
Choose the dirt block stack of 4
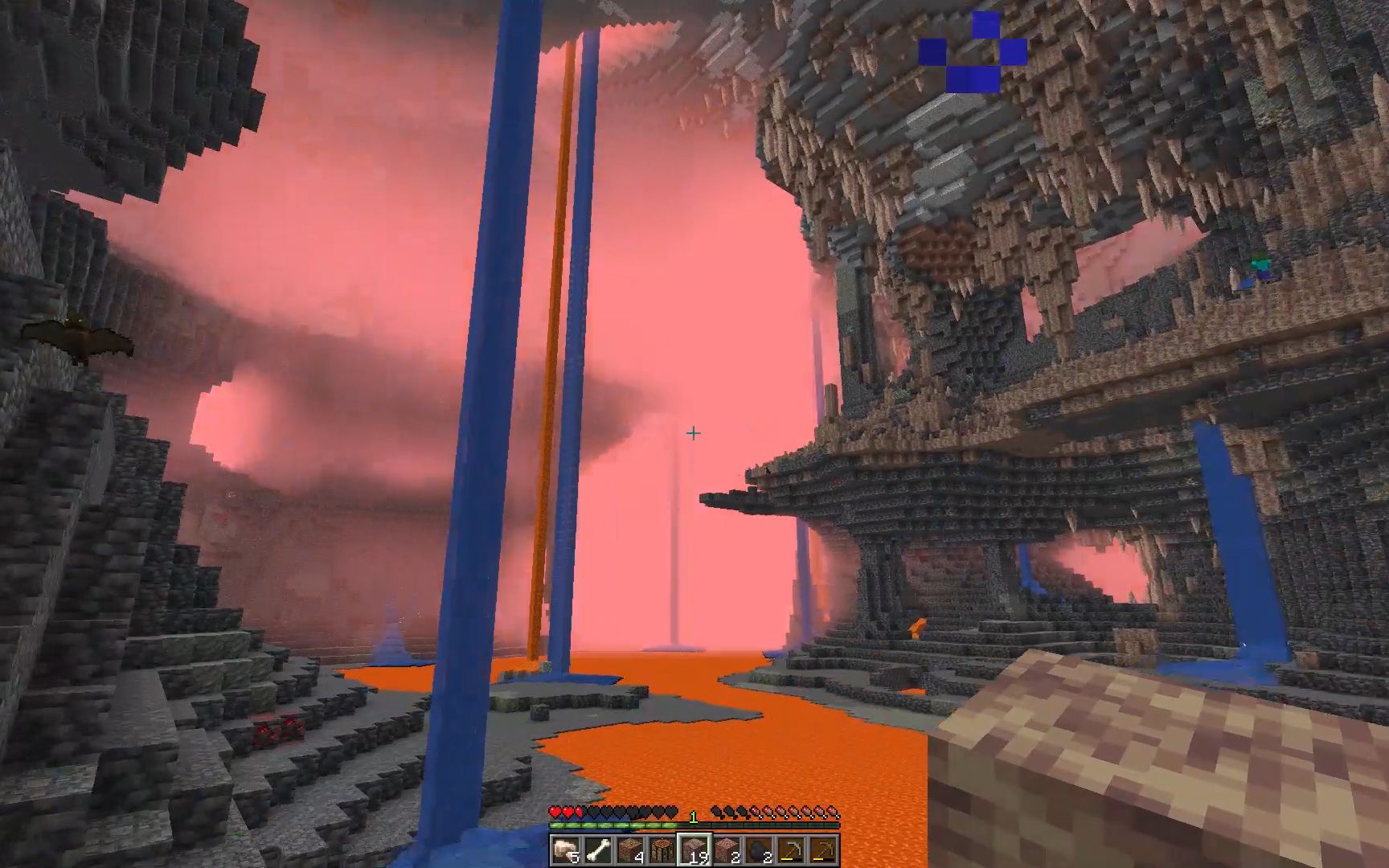pyautogui.click(x=630, y=850)
